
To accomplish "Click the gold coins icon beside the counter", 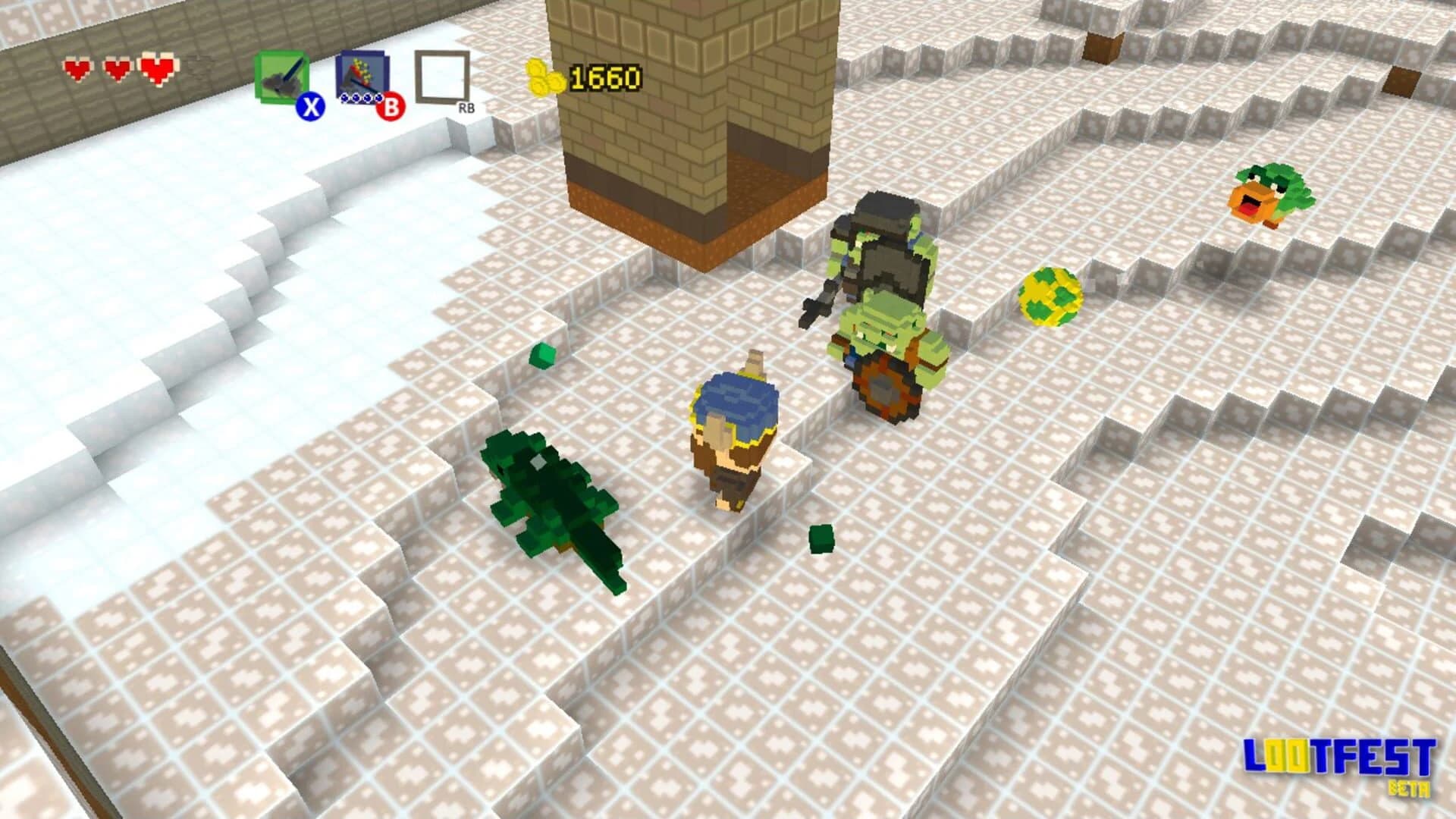I will pyautogui.click(x=544, y=78).
